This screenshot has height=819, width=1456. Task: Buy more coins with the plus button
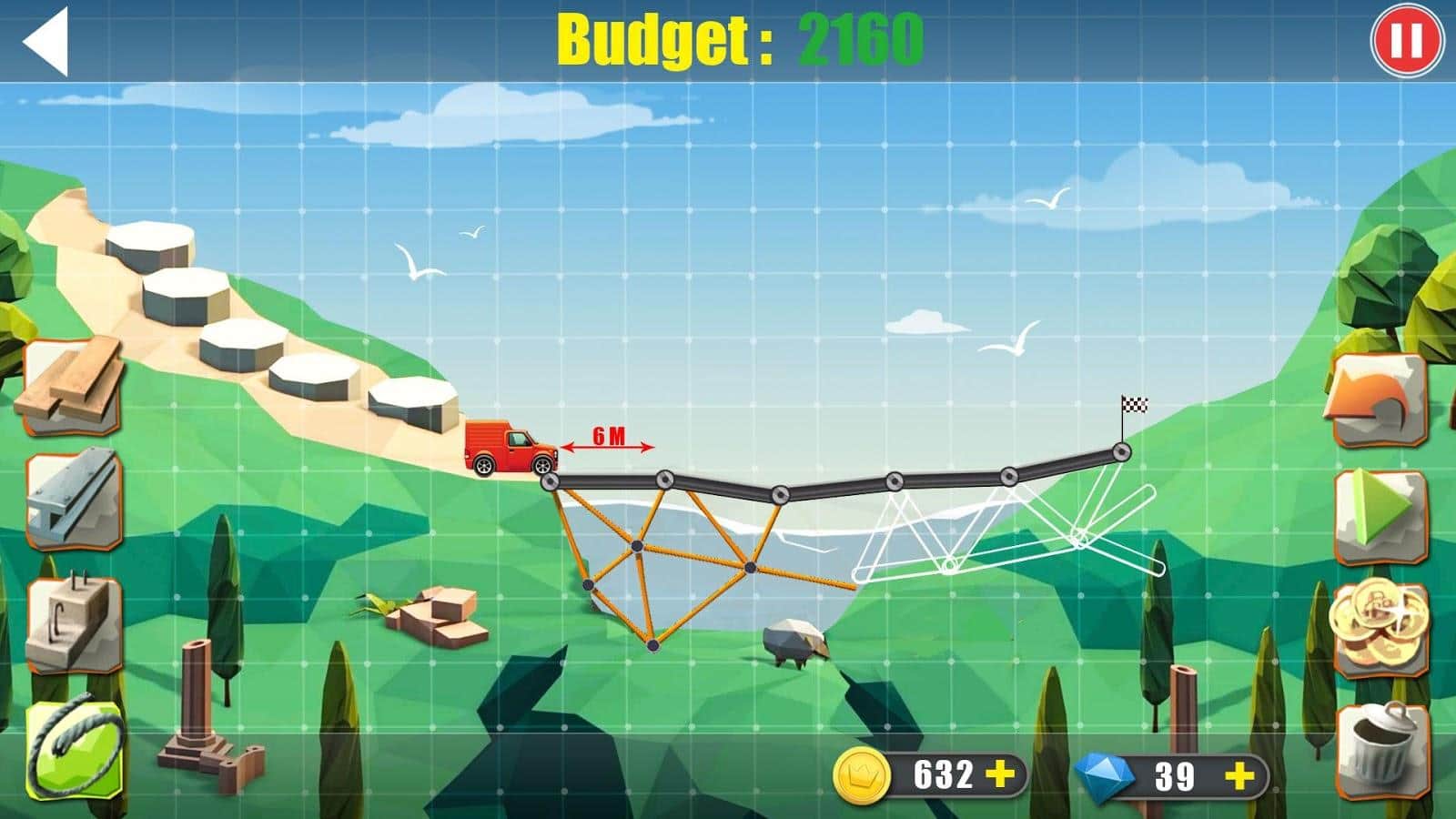tap(997, 775)
